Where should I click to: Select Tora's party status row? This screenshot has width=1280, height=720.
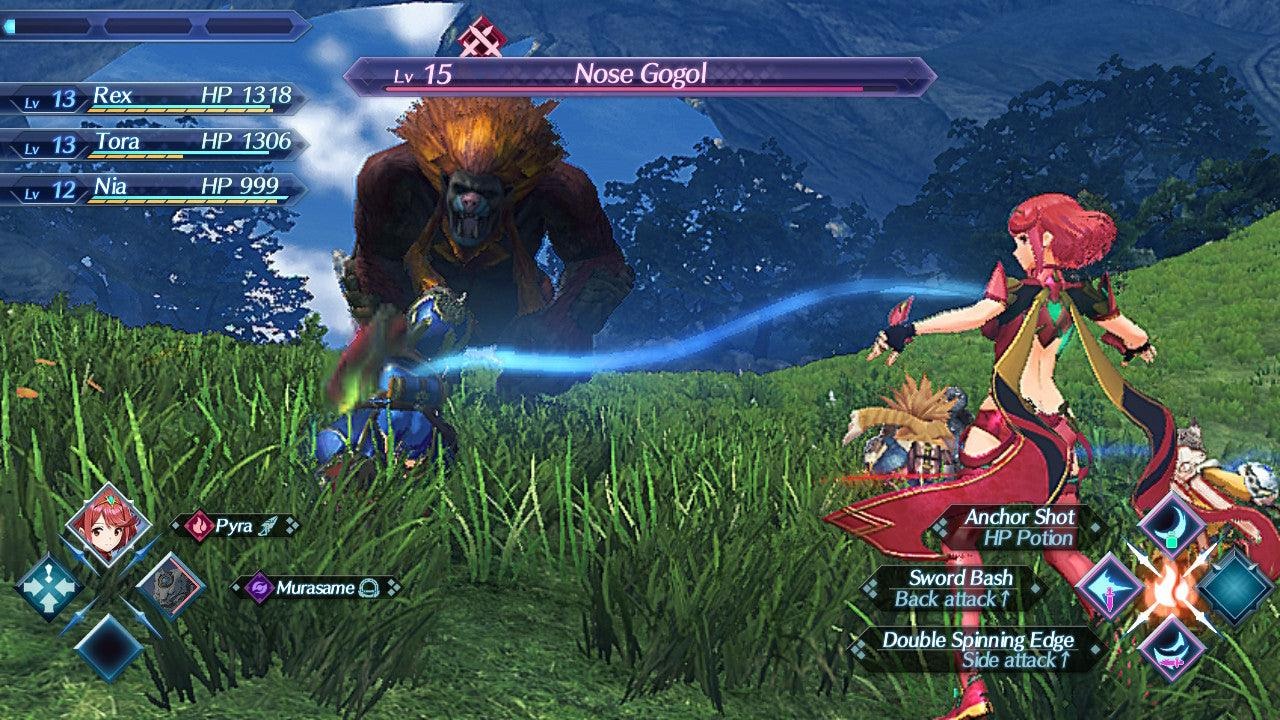tap(155, 144)
